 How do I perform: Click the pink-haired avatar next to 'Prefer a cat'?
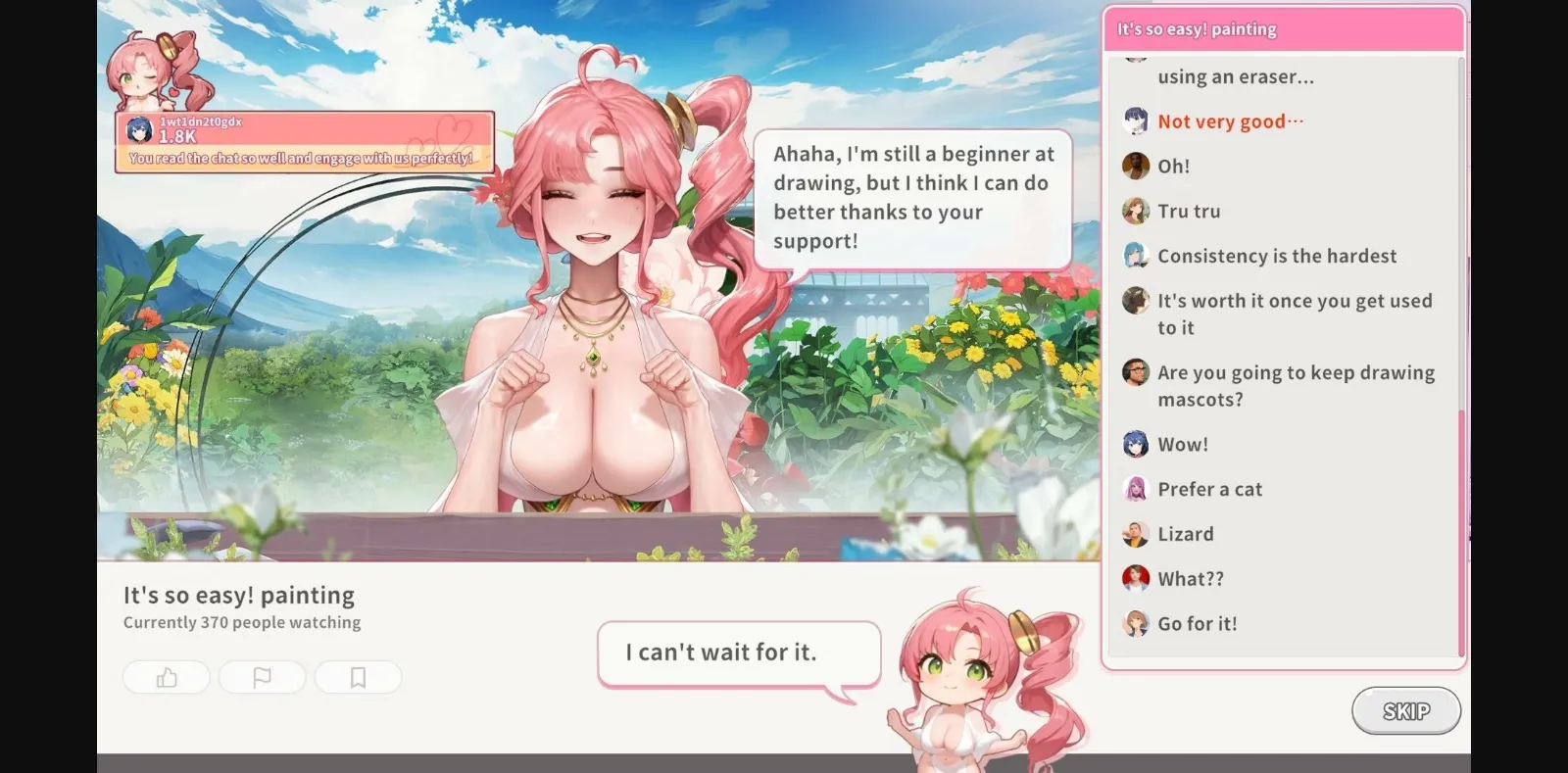(1136, 488)
